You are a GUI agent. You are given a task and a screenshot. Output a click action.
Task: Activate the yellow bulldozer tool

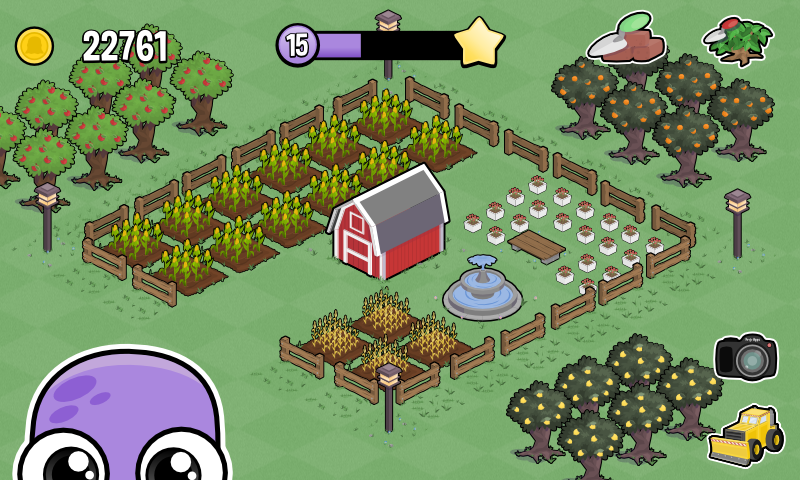[745, 435]
